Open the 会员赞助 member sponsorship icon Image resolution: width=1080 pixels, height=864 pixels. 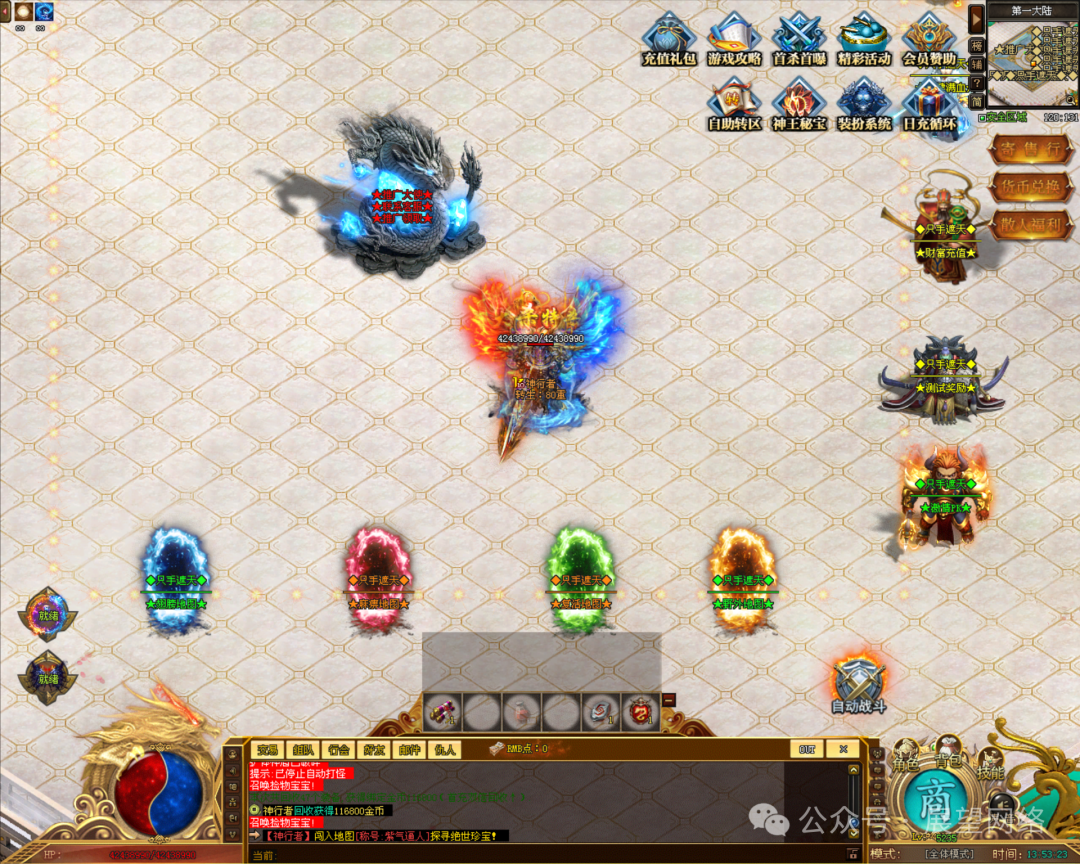pos(929,38)
